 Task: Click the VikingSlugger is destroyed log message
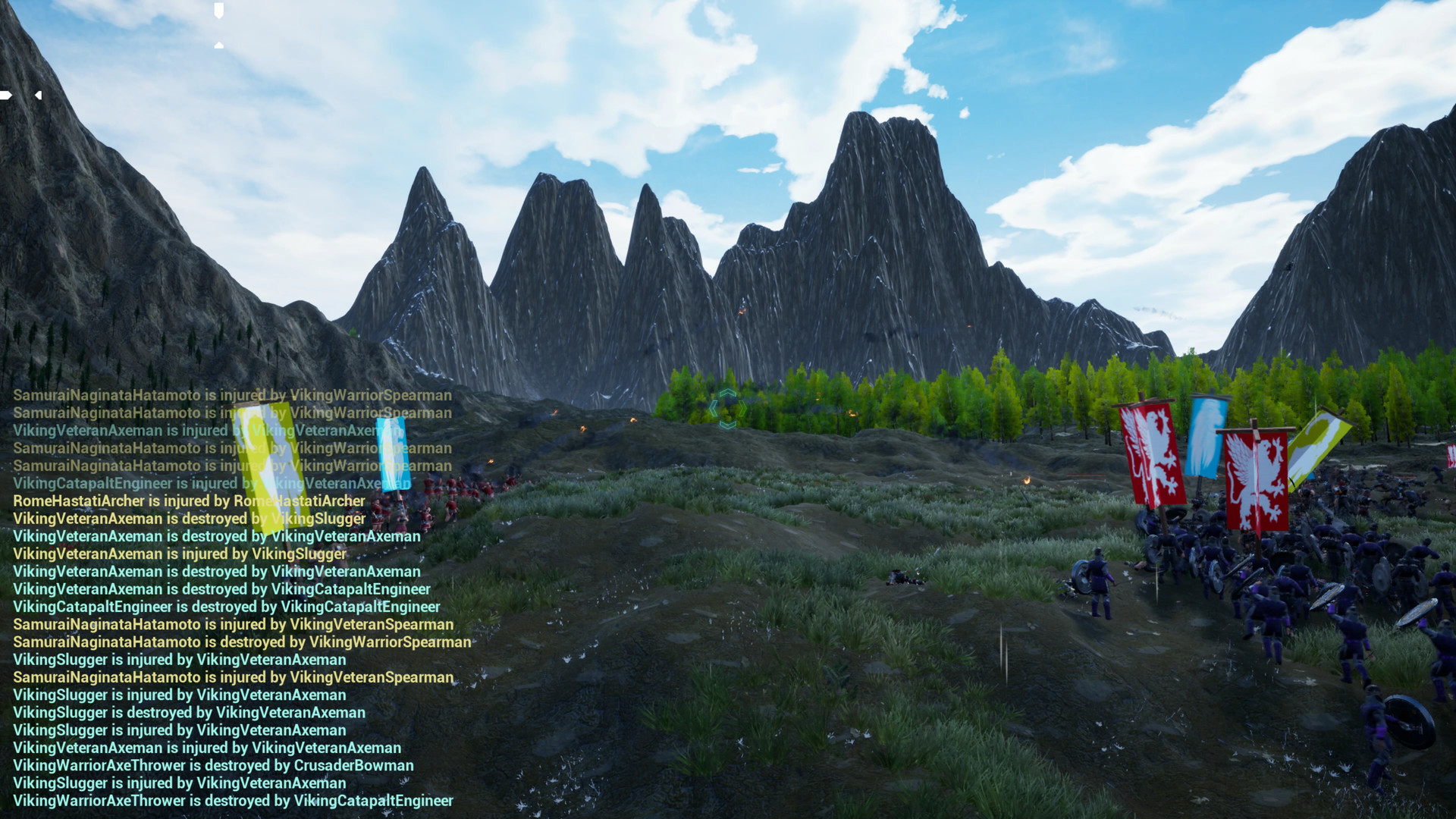tap(188, 712)
